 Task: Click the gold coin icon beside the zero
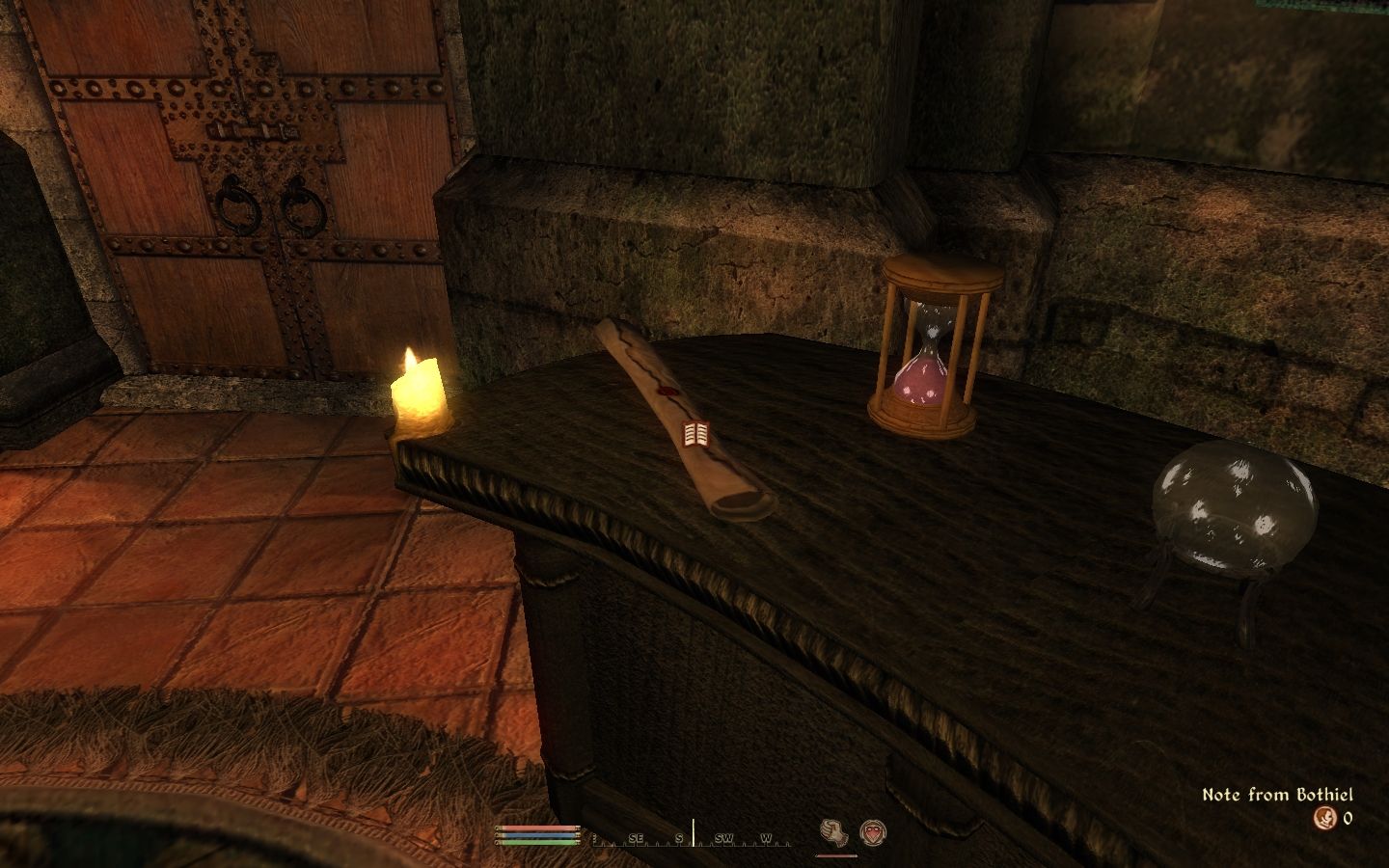pyautogui.click(x=1325, y=818)
